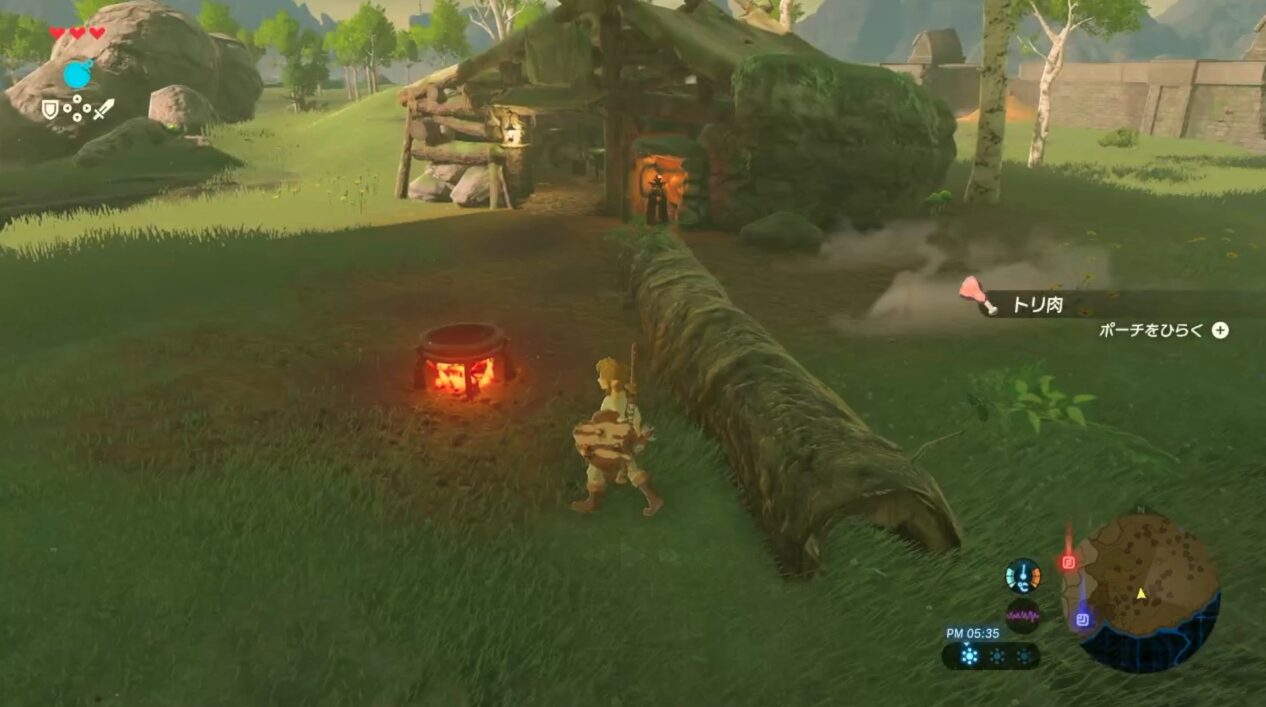The height and width of the screenshot is (707, 1266).
Task: Click the purple noise meter icon
Action: point(1022,615)
